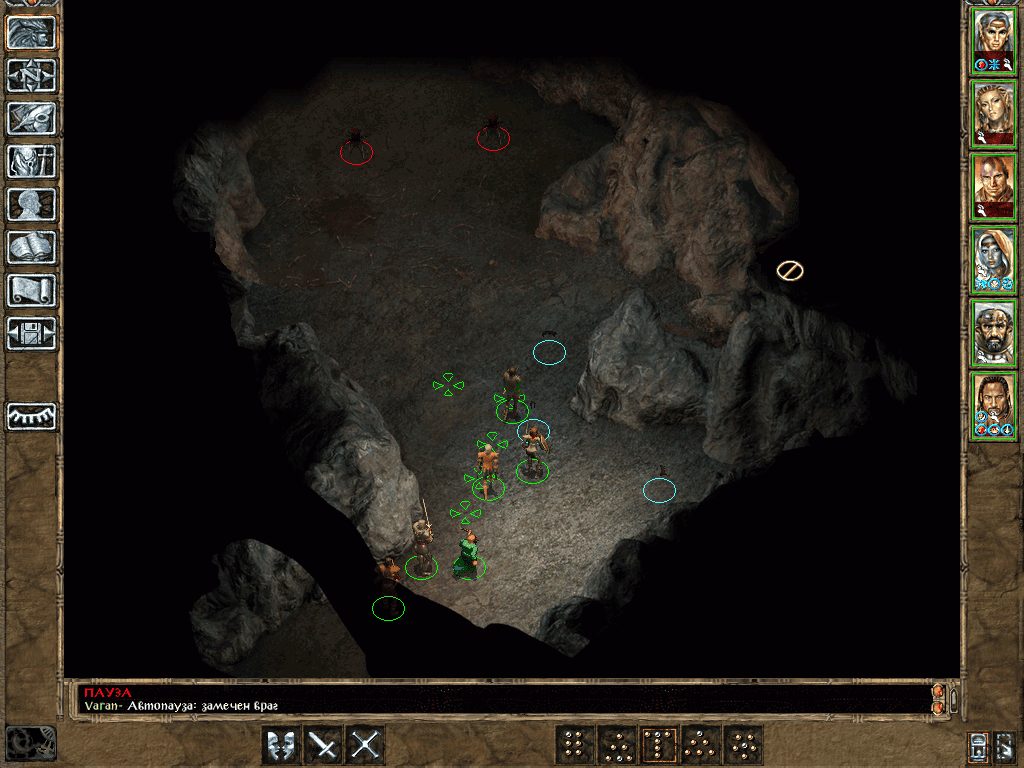Rest the party with the closed-eye button
The image size is (1024, 768).
pos(32,416)
